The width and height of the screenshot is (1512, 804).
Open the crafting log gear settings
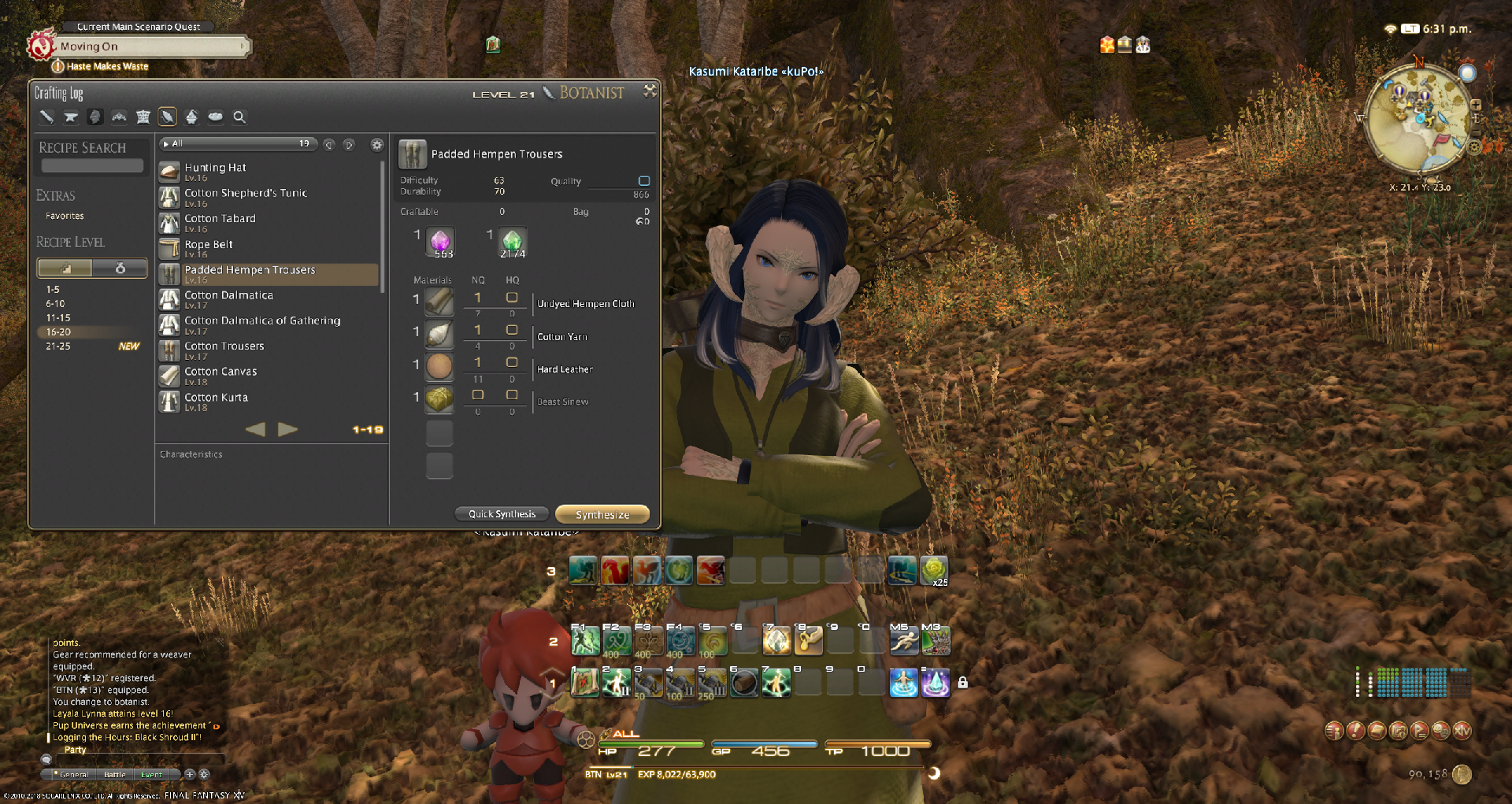coord(377,144)
